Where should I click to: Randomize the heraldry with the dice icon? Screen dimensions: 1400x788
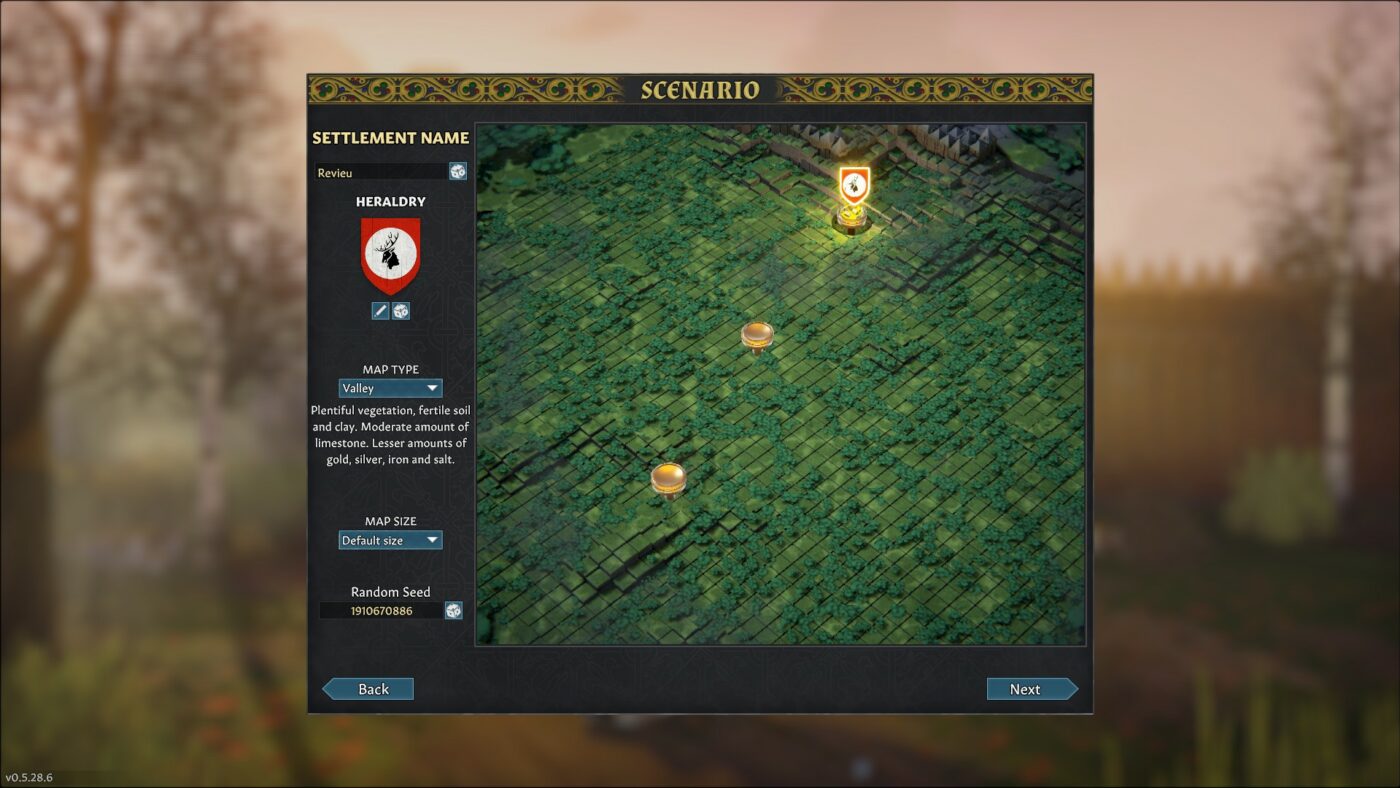point(402,310)
